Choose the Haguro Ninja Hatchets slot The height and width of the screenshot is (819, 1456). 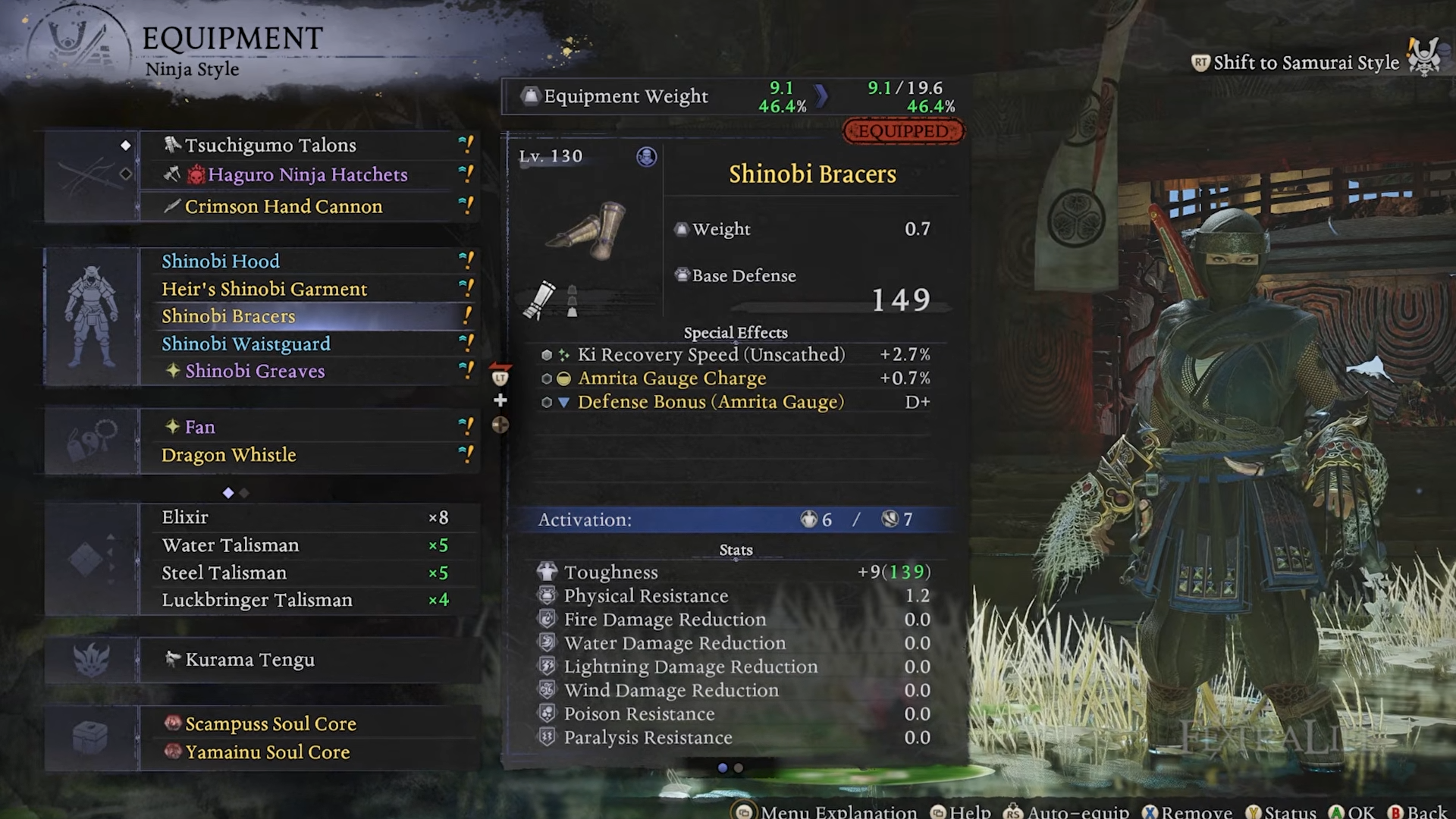point(307,174)
